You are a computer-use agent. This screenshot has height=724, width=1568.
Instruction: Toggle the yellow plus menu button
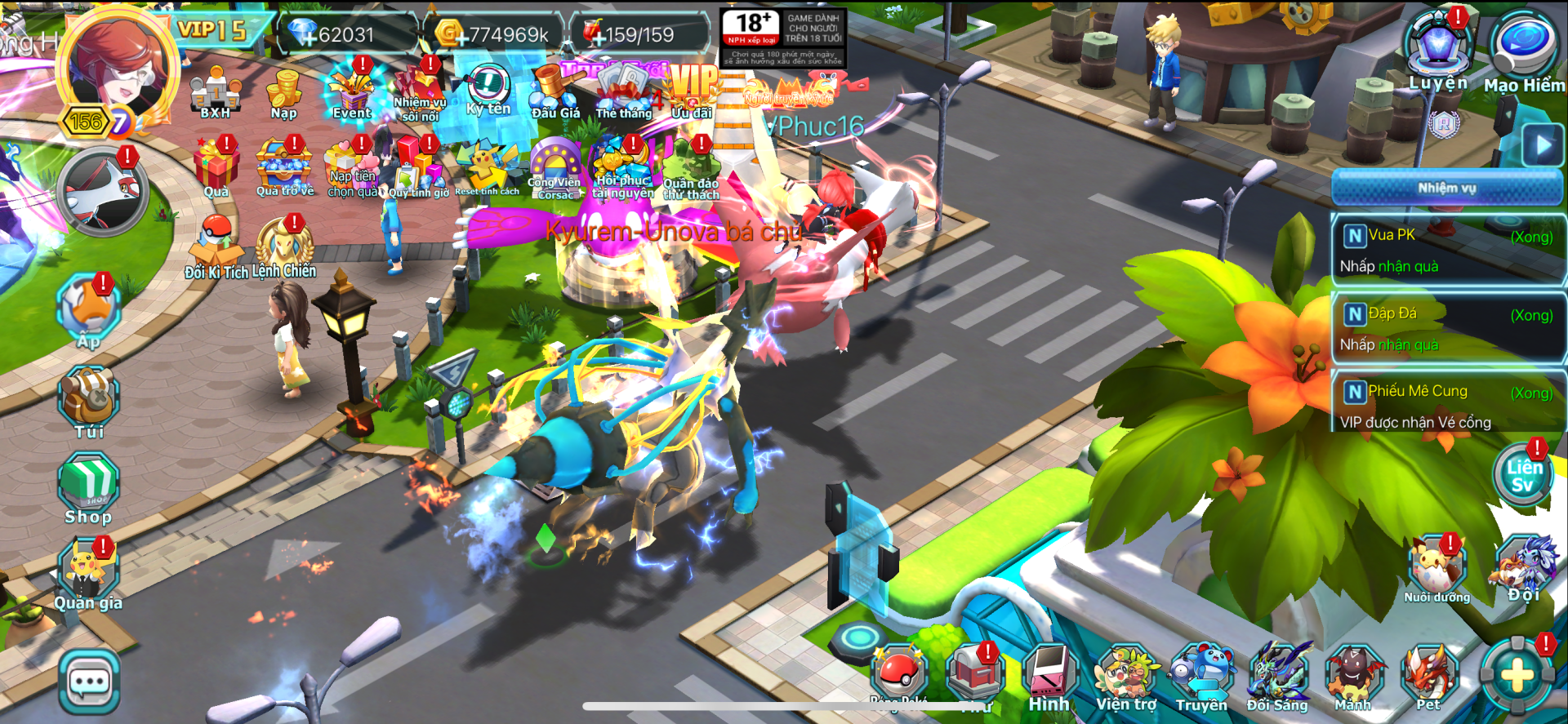pyautogui.click(x=1518, y=675)
